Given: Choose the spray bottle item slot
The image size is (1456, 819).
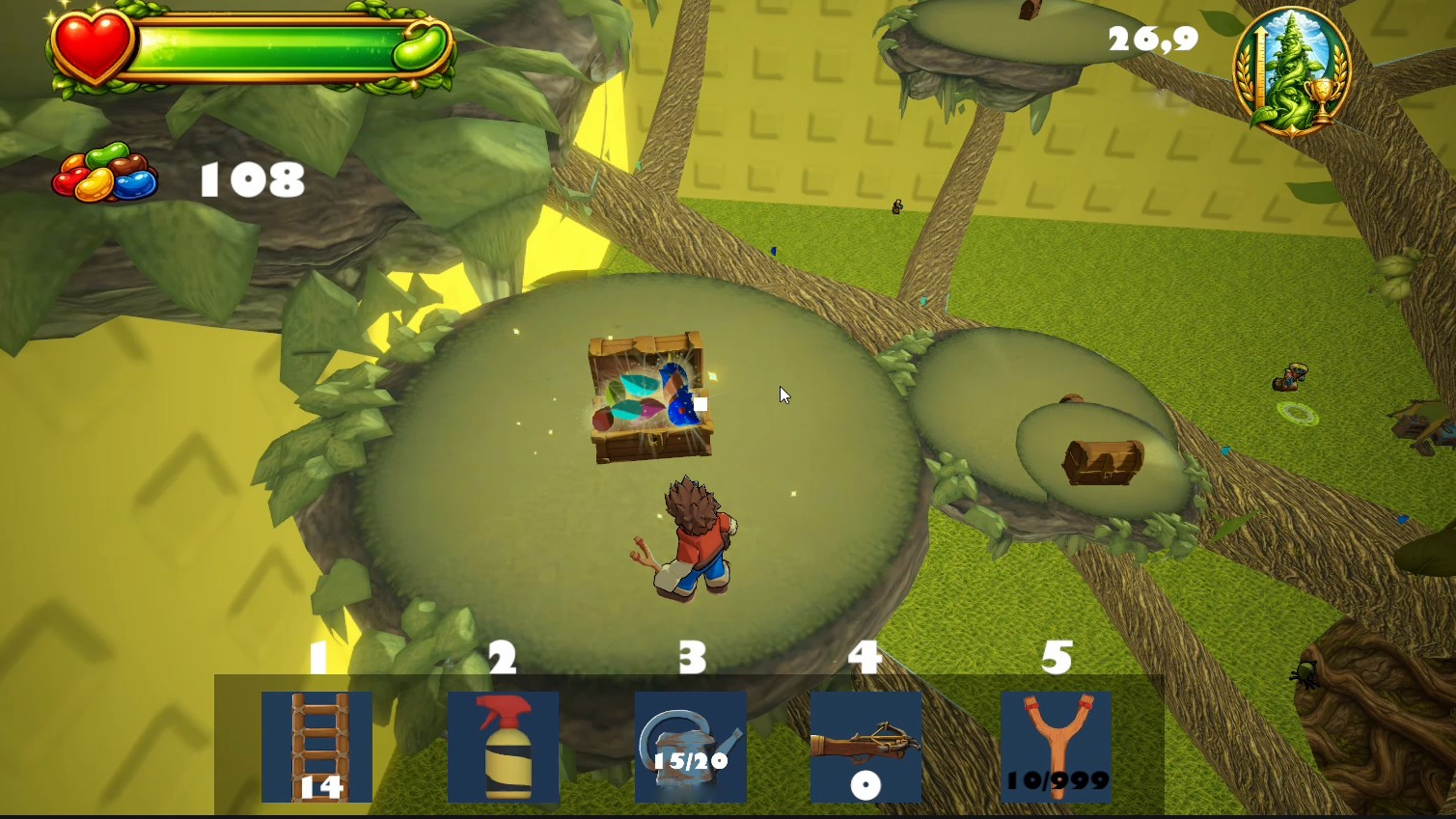Looking at the screenshot, I should tap(503, 747).
